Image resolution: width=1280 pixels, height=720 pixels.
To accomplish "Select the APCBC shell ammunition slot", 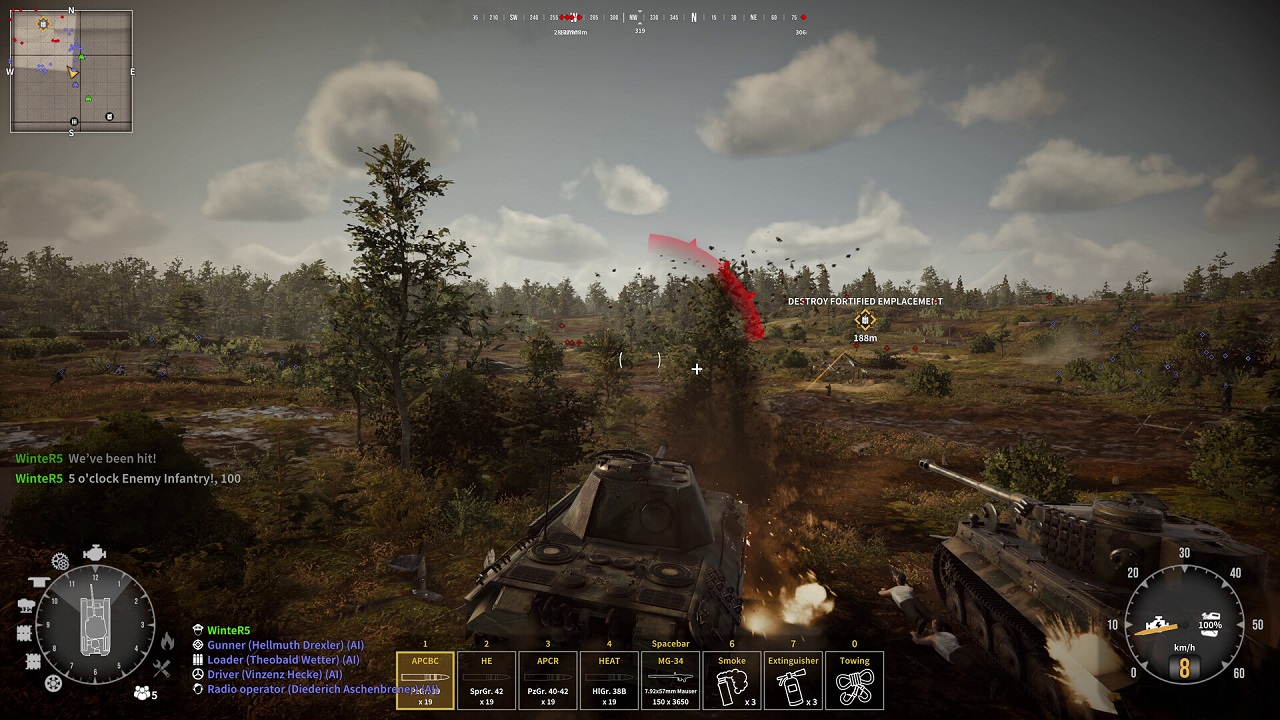I will pyautogui.click(x=425, y=680).
